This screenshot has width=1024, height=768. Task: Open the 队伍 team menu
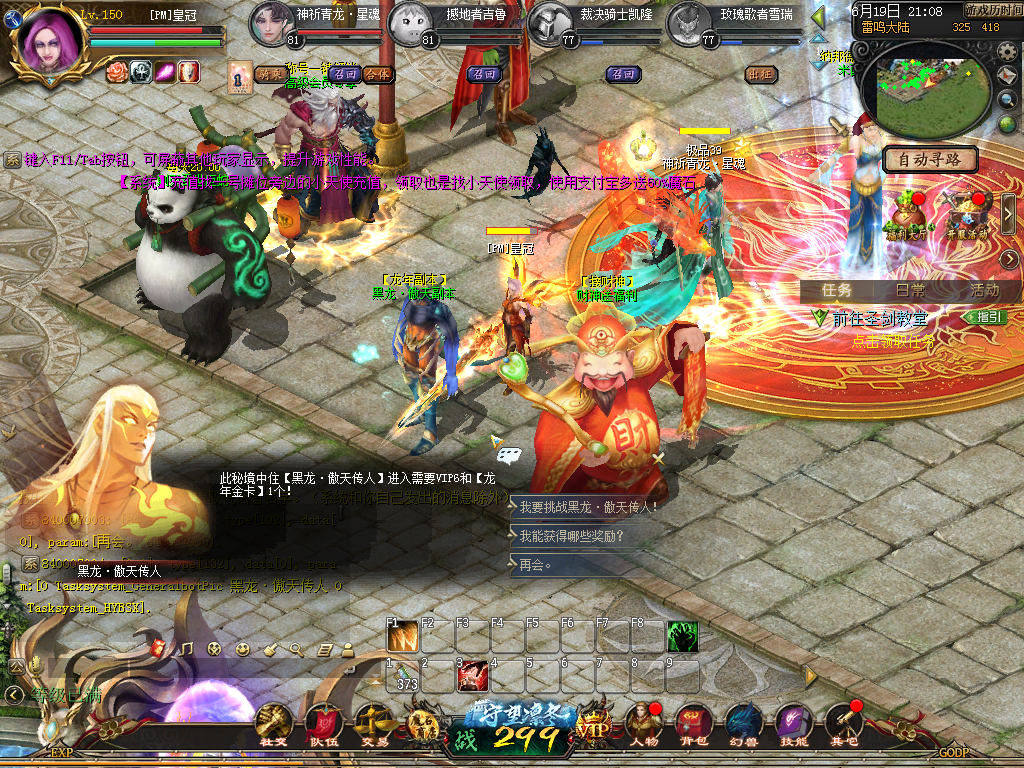[322, 724]
